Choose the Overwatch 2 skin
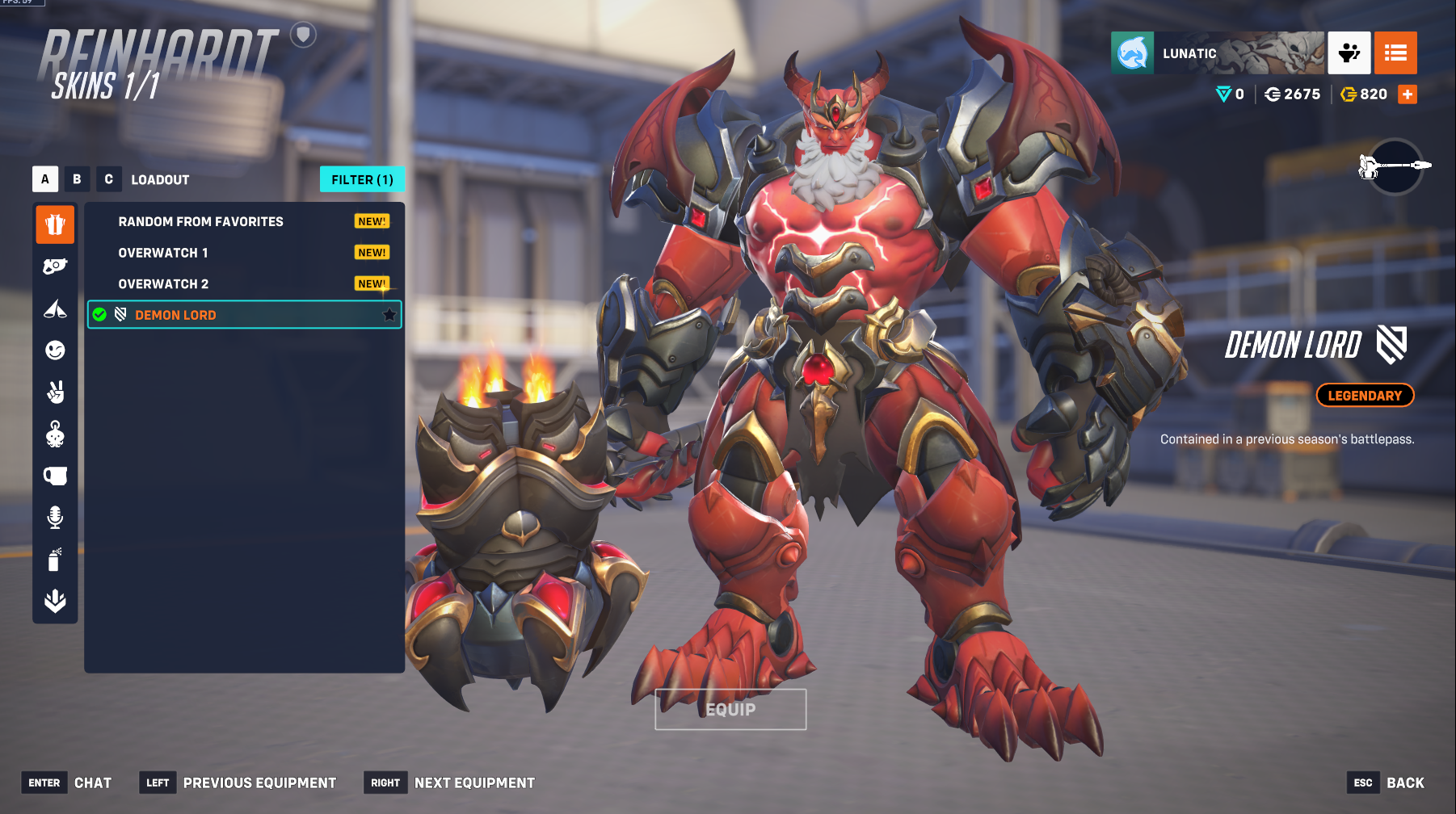Screen dimensions: 1456x814 click(x=163, y=284)
